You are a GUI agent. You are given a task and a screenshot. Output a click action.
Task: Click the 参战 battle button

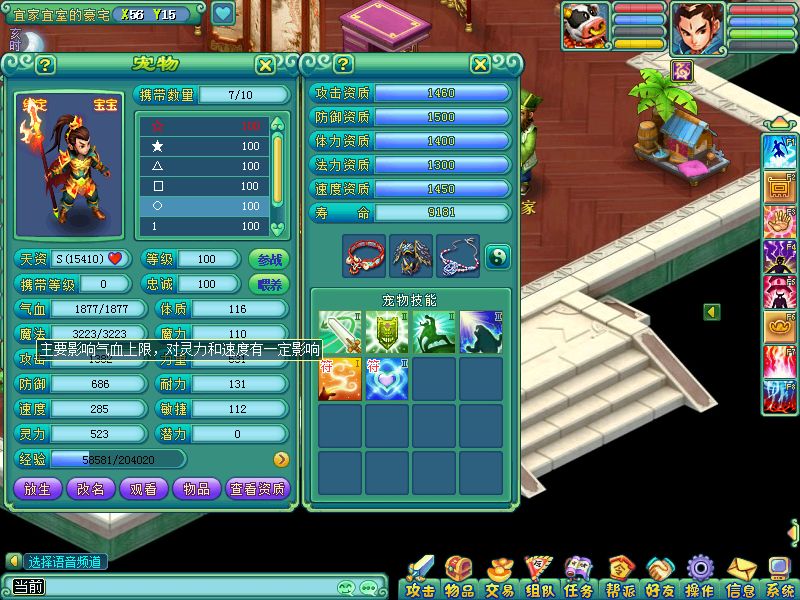tap(269, 259)
